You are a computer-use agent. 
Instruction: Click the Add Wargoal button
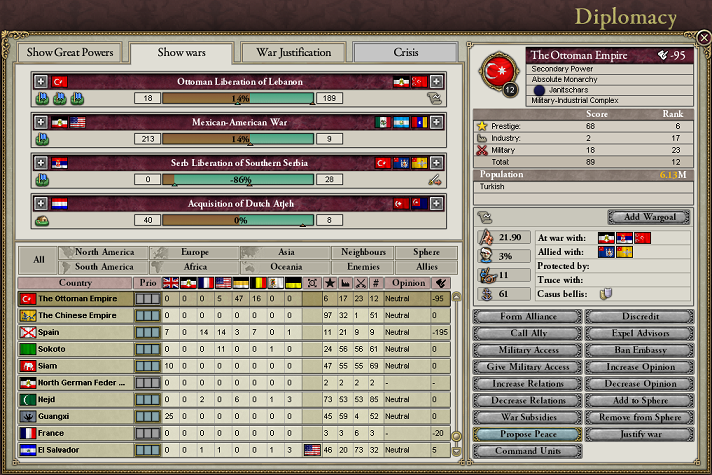point(650,217)
